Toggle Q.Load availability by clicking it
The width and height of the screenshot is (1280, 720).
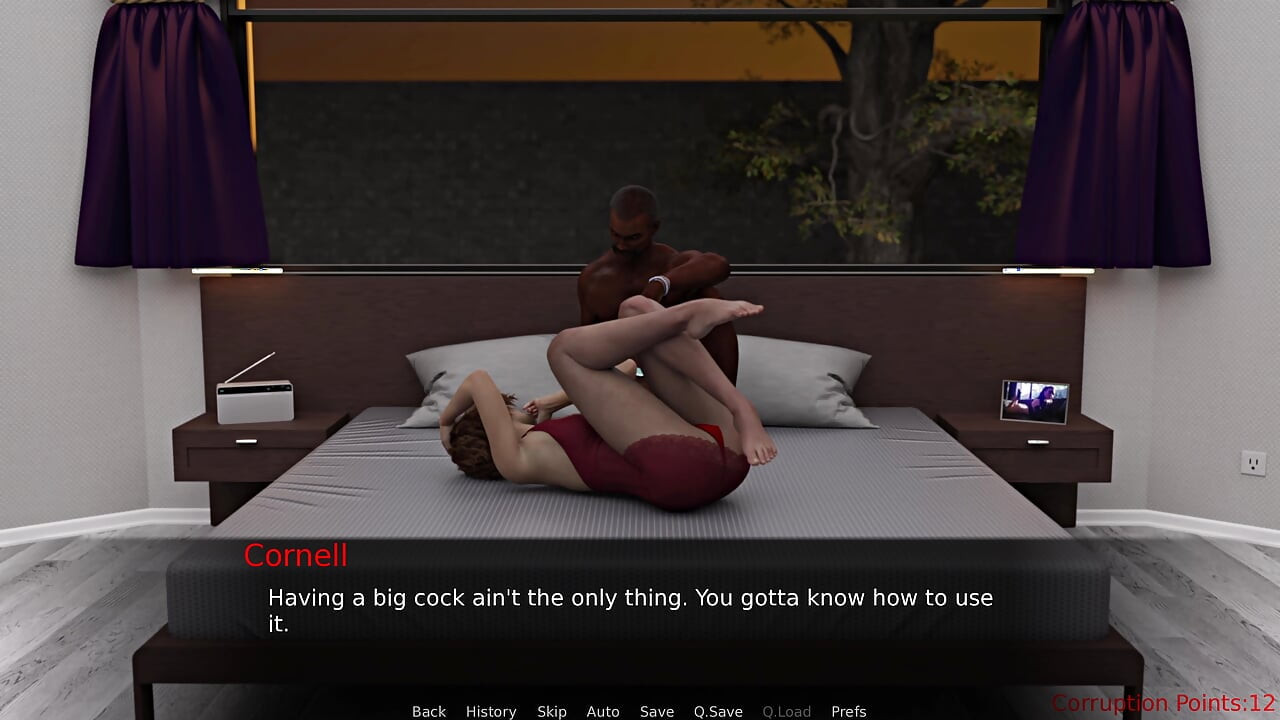[x=786, y=711]
